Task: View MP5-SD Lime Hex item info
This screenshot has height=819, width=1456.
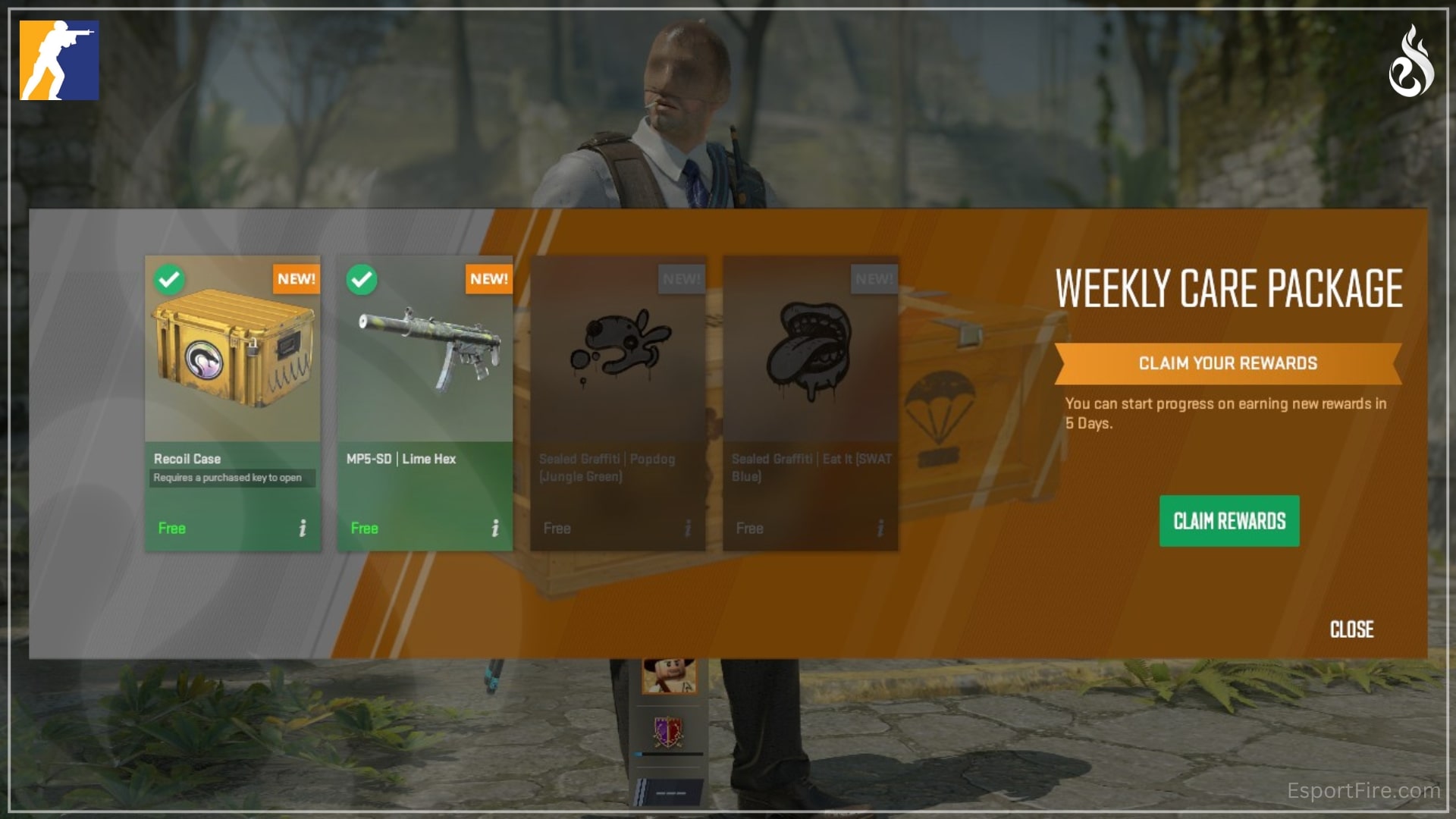Action: 495,528
